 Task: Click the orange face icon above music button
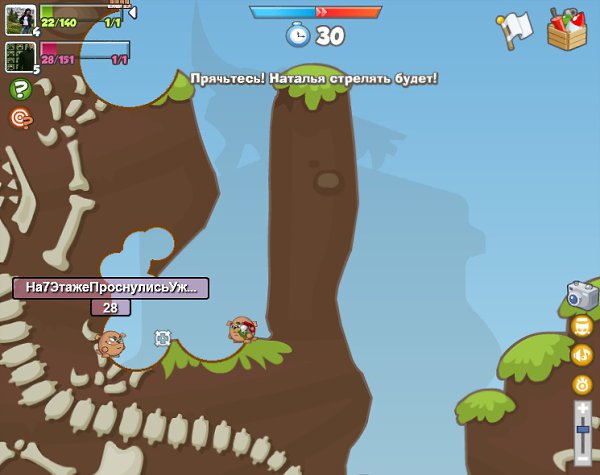coord(582,326)
